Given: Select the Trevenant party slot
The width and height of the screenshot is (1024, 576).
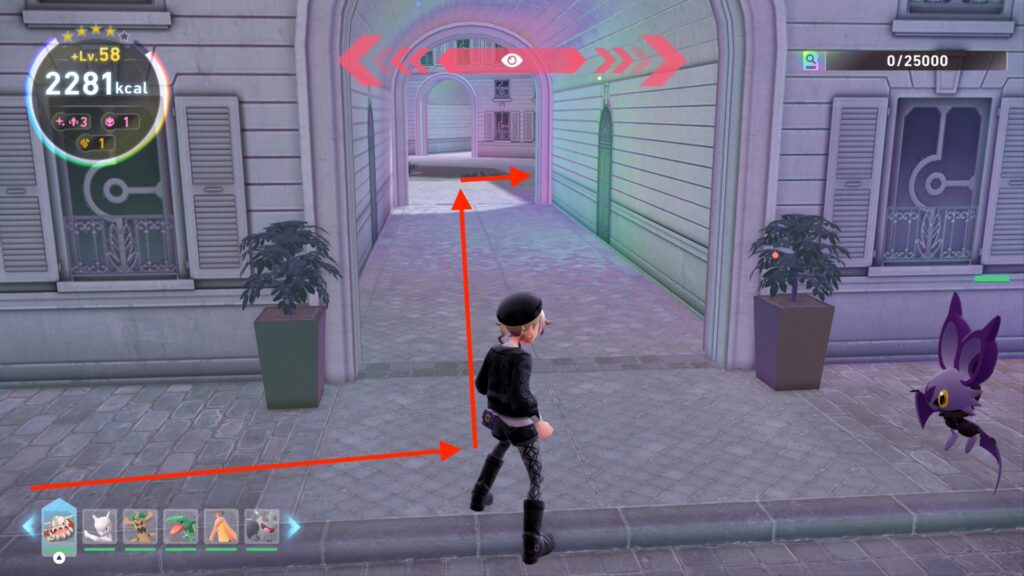Looking at the screenshot, I should pyautogui.click(x=140, y=525).
